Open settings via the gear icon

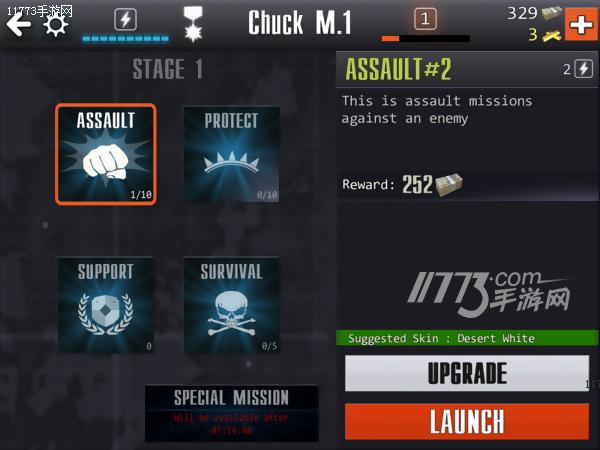56,23
